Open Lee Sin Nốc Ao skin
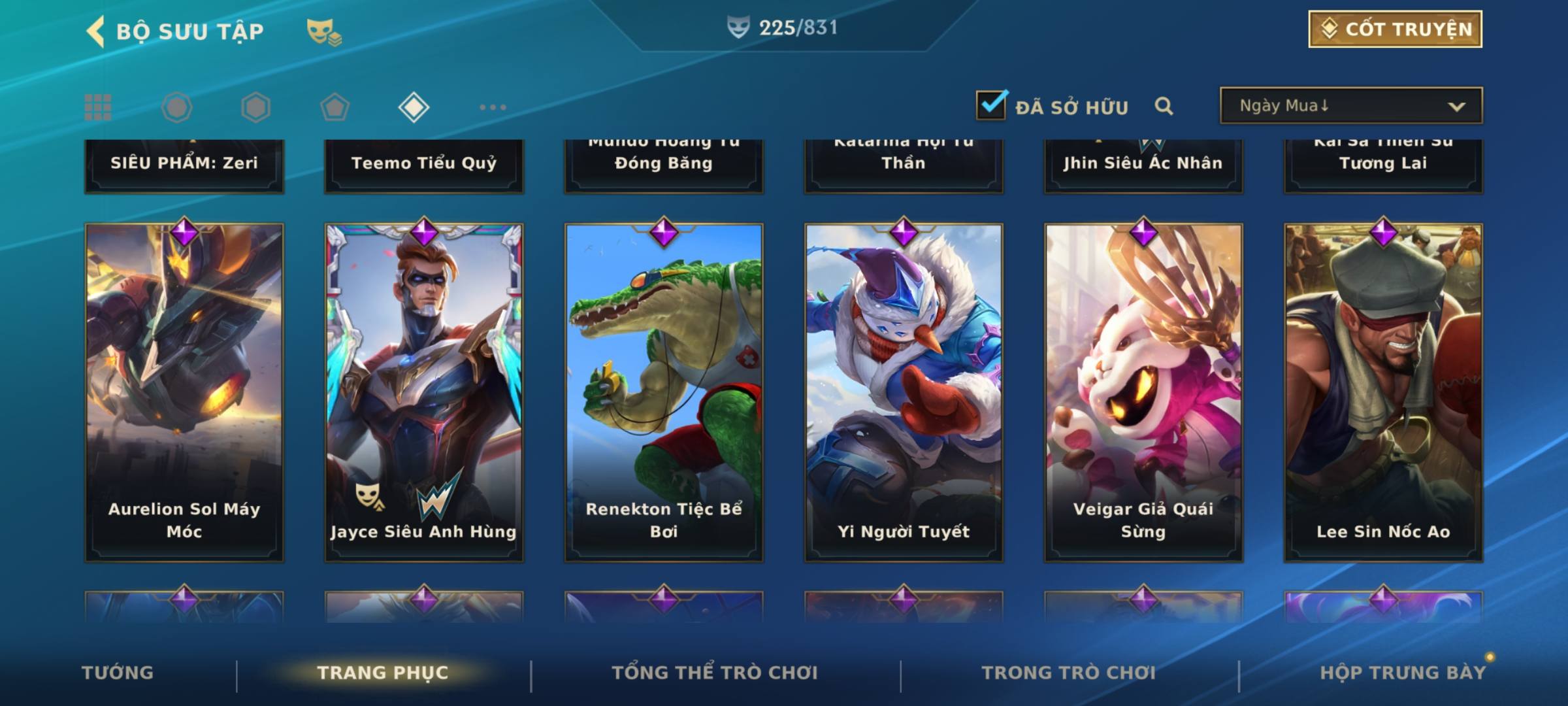This screenshot has width=1568, height=706. pyautogui.click(x=1383, y=392)
